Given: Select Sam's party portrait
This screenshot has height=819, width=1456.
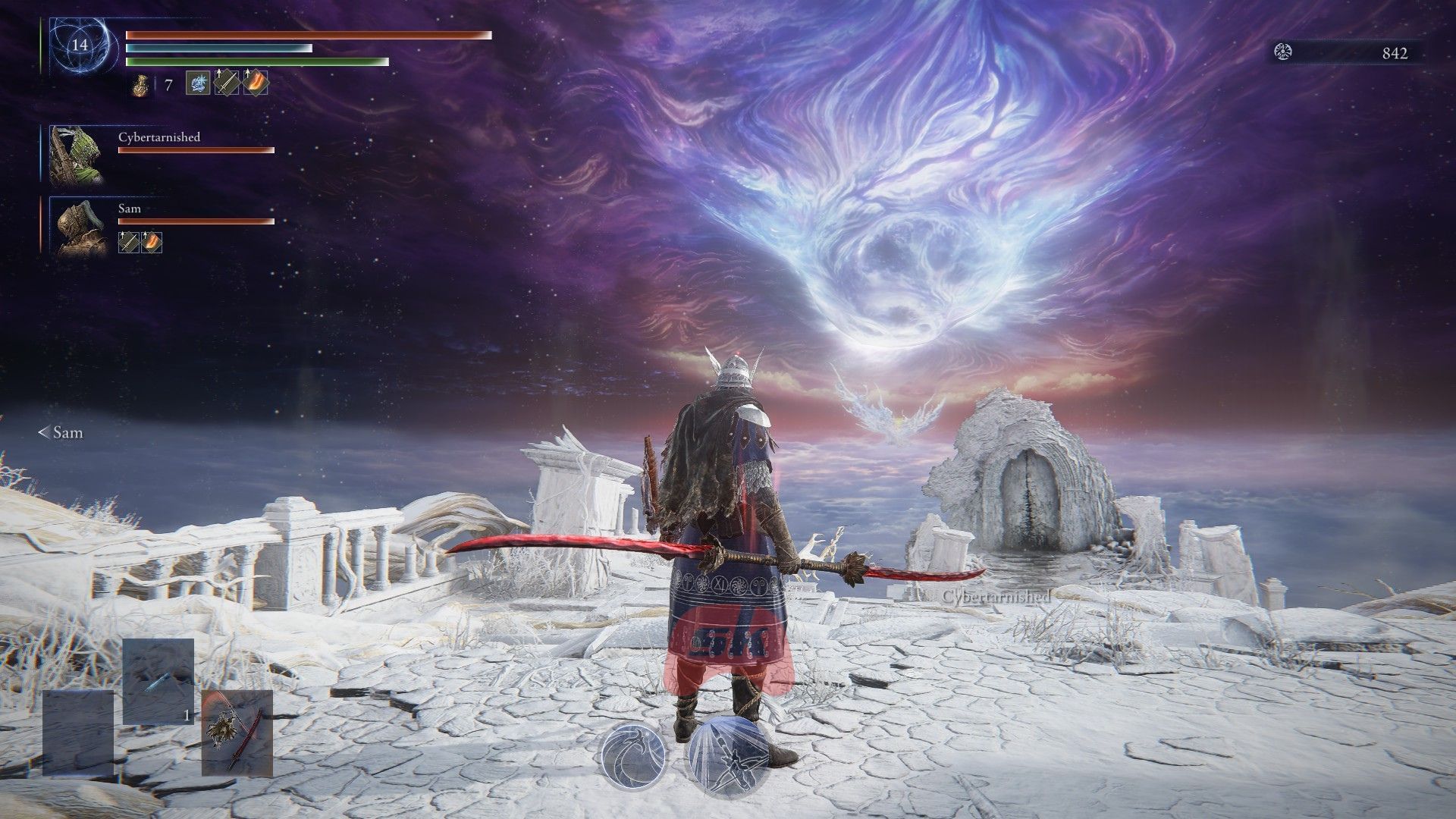Looking at the screenshot, I should tap(77, 226).
